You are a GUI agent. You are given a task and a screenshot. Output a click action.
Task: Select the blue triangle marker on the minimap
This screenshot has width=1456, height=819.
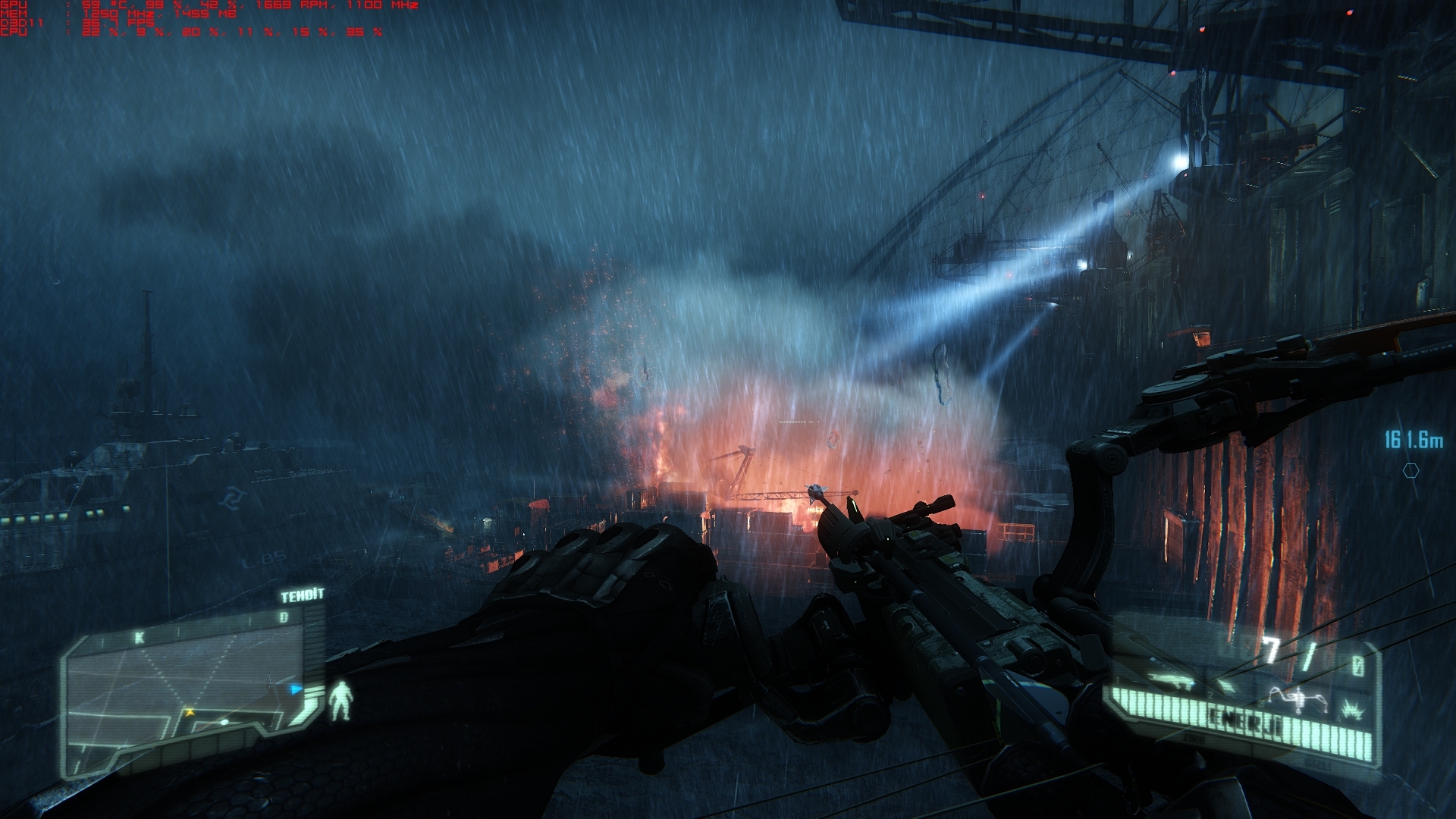[x=297, y=689]
